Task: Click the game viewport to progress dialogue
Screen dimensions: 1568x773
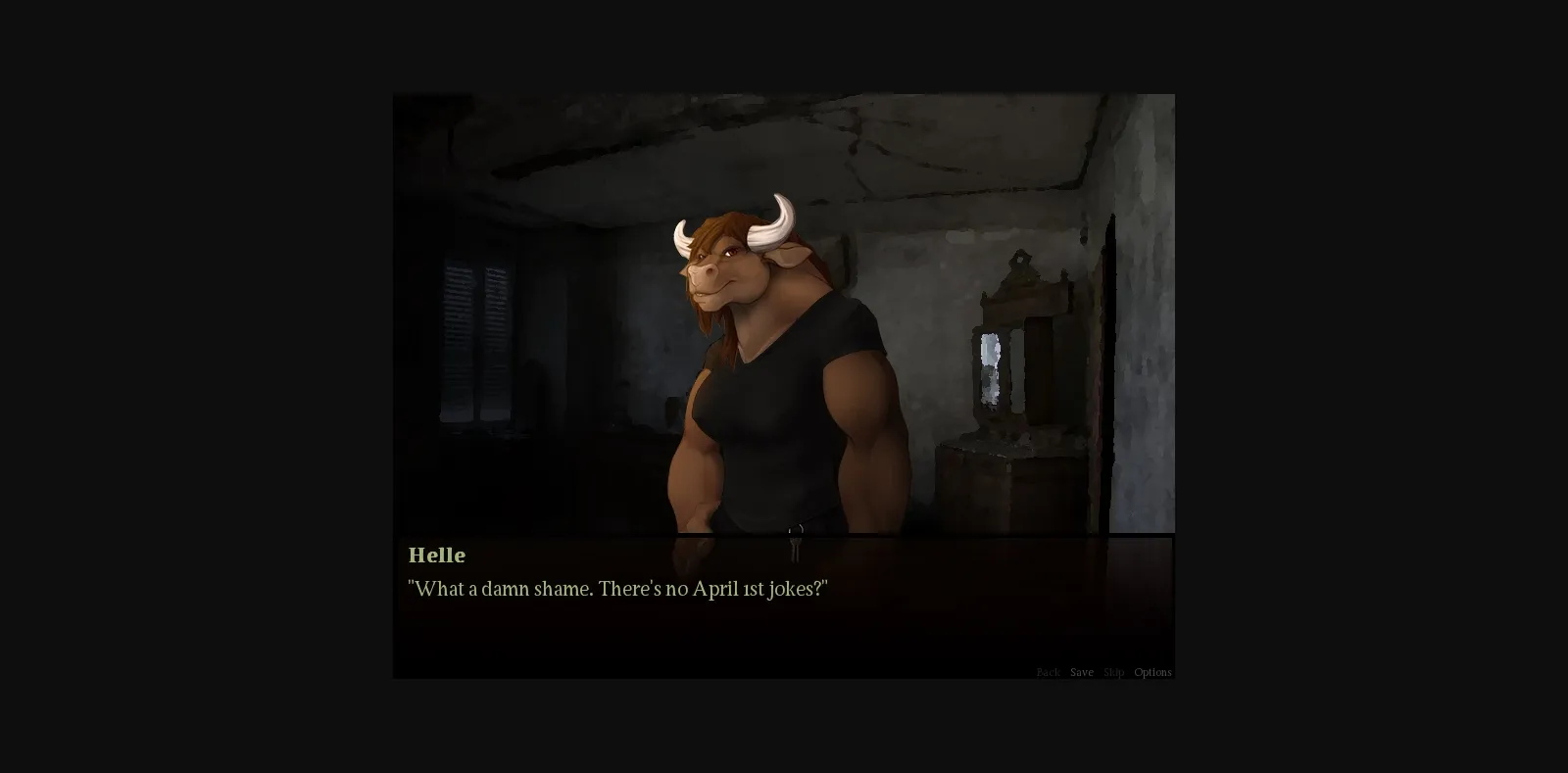Action: tap(784, 343)
